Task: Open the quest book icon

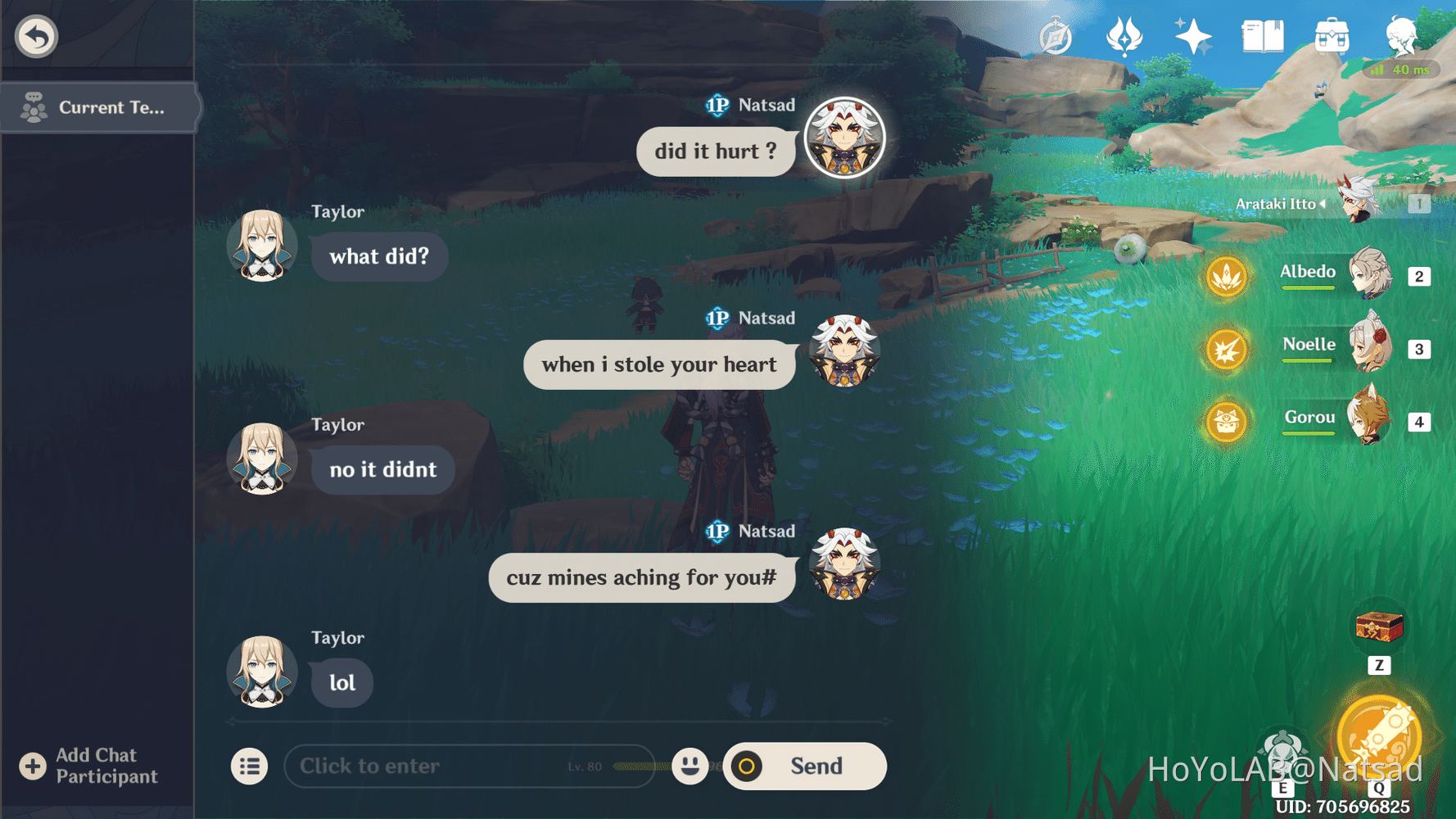Action: [x=1262, y=34]
